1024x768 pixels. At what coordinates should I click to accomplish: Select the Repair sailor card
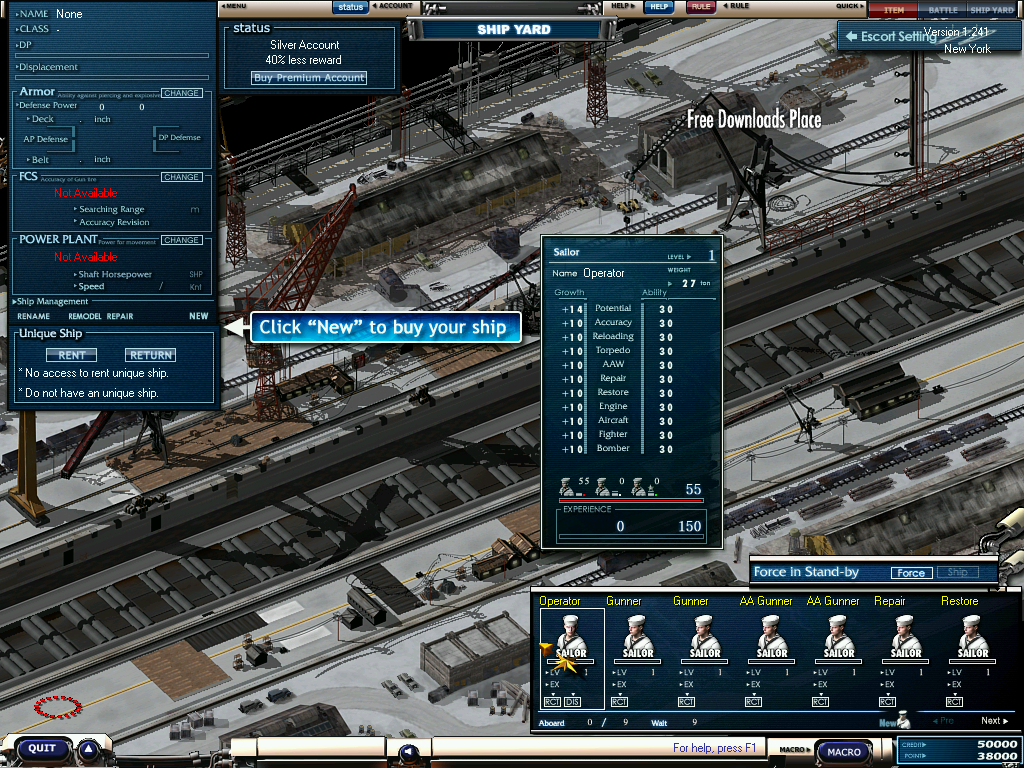(905, 640)
